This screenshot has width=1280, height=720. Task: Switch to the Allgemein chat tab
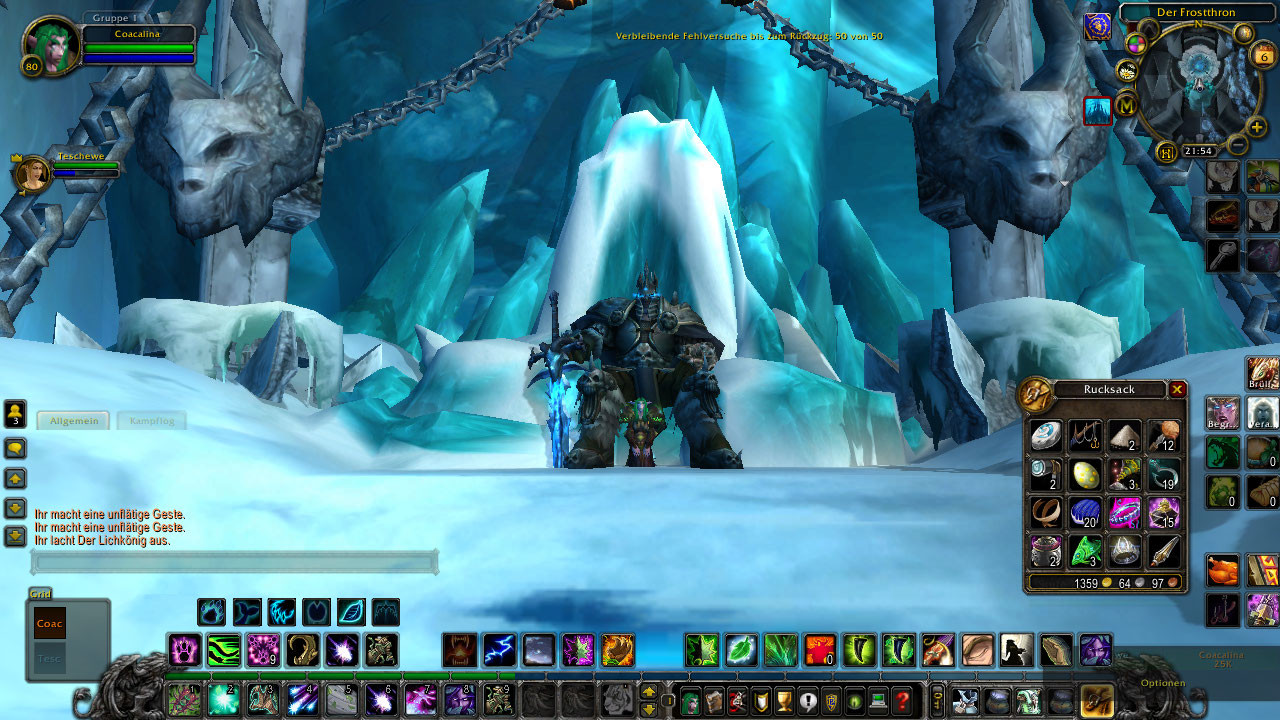(x=74, y=421)
